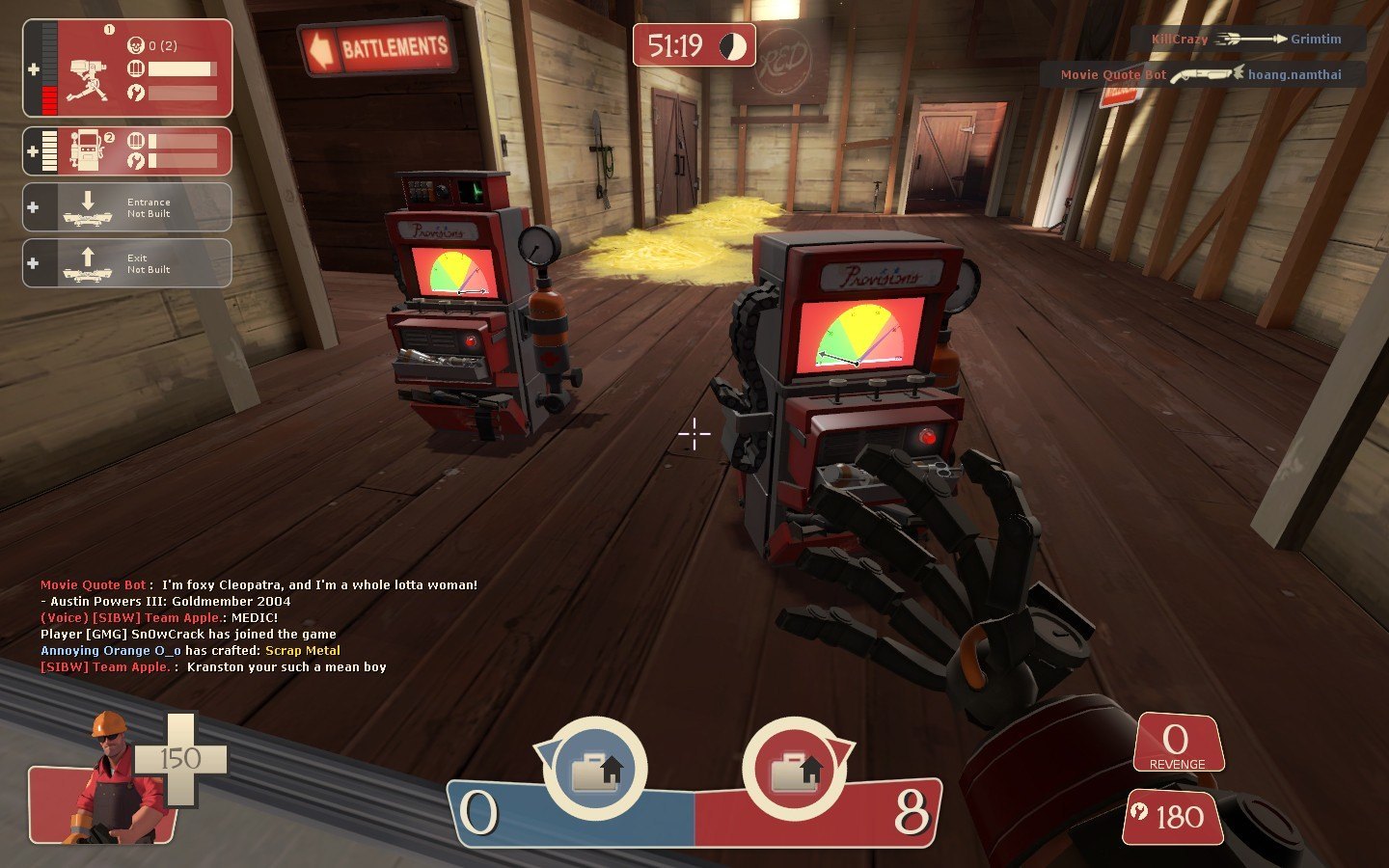Select the sentry gun status panel
The width and height of the screenshot is (1389, 868).
tap(127, 68)
